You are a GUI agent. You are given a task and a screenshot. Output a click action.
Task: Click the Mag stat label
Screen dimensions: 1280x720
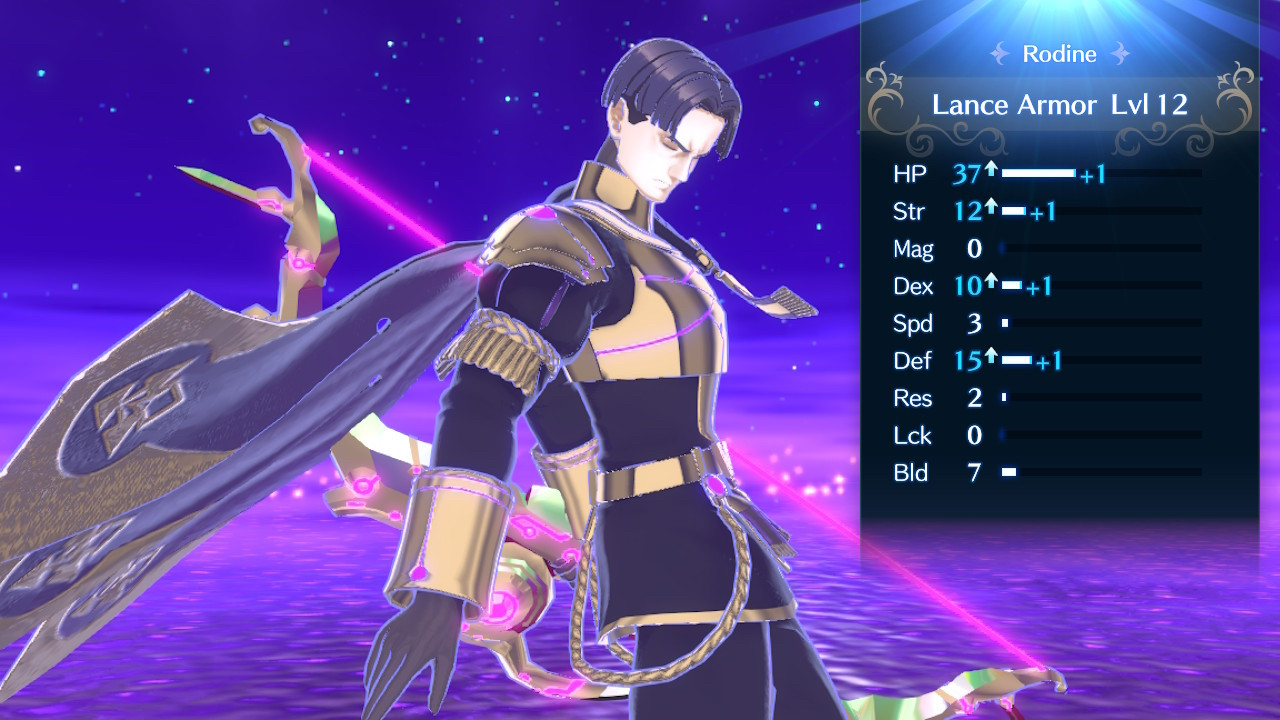912,249
